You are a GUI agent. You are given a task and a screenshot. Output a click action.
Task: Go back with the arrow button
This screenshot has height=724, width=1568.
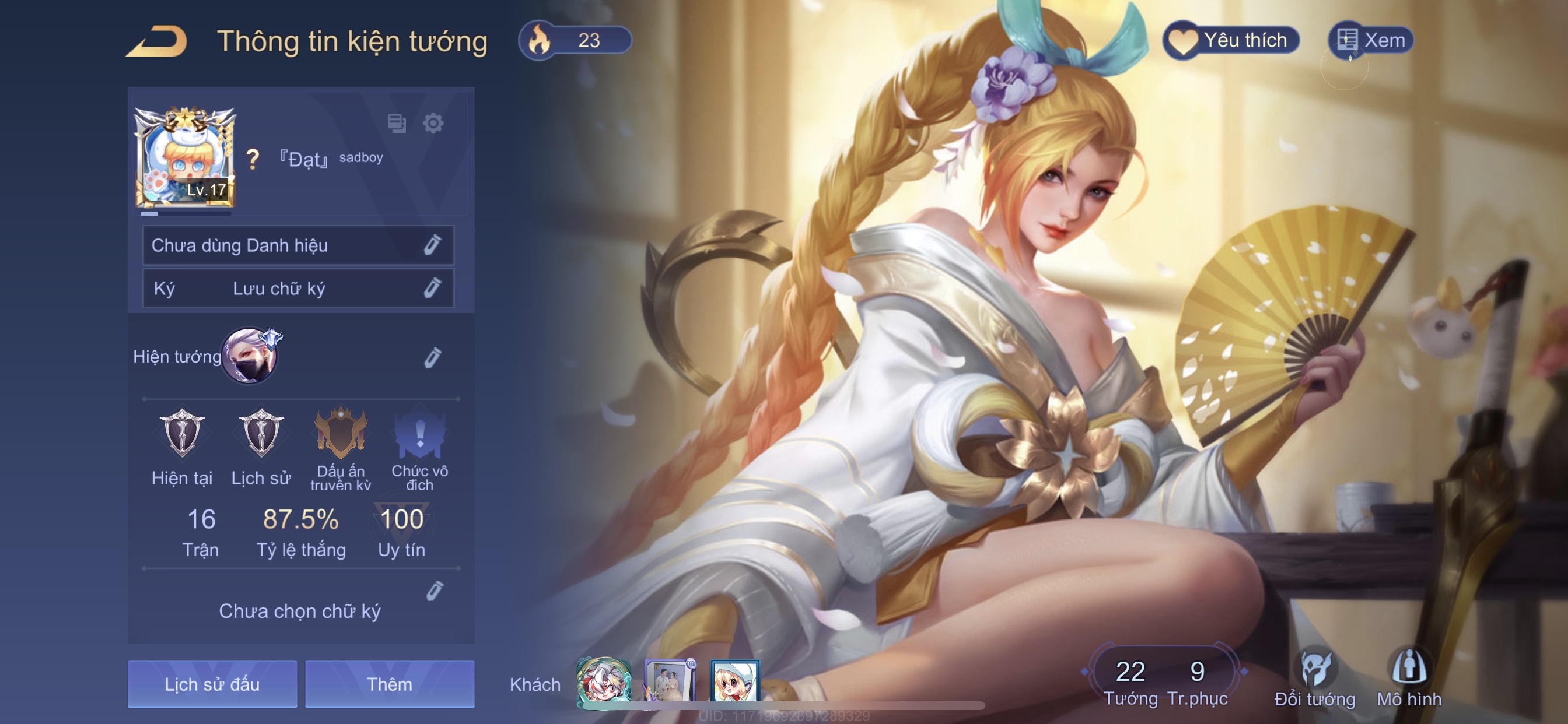(157, 41)
